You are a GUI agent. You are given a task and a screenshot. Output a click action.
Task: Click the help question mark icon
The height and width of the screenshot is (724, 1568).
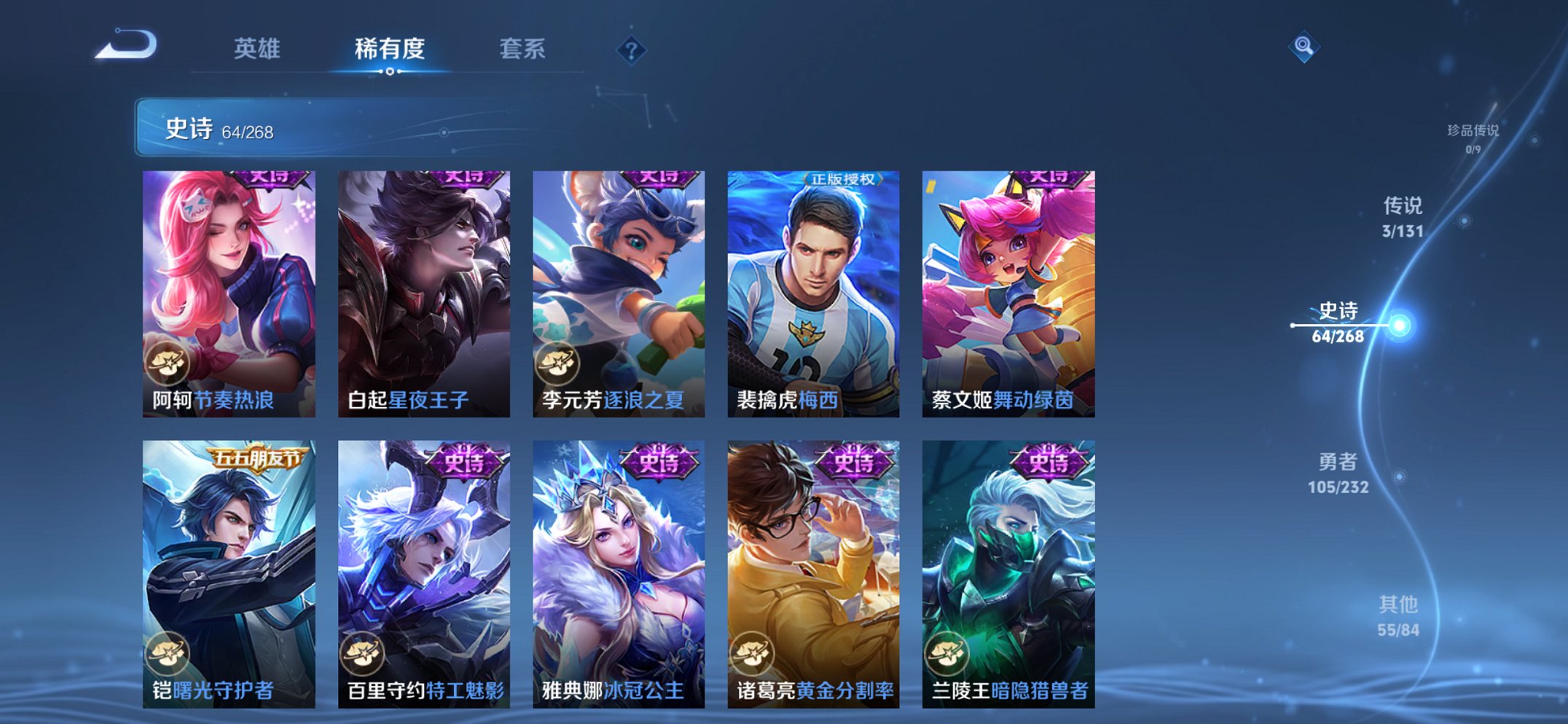tap(632, 50)
